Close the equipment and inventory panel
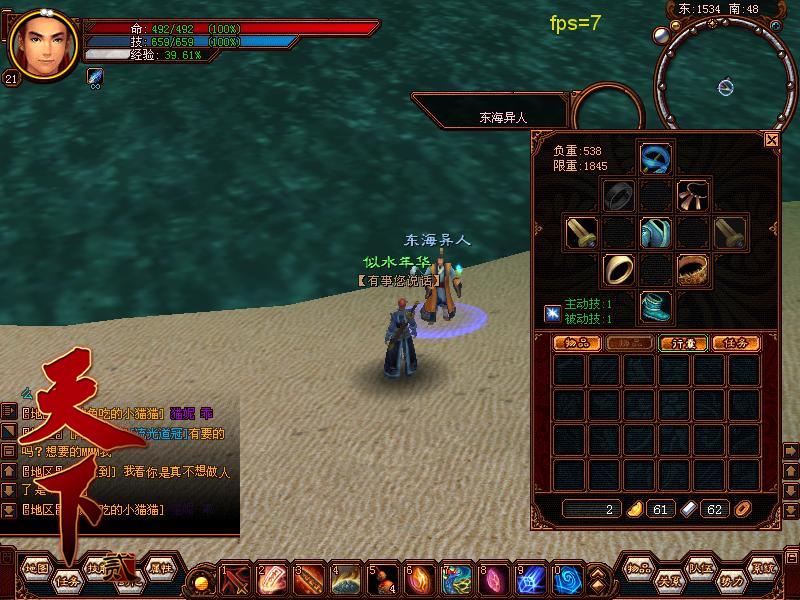Screen dimensions: 800x600 [771, 141]
